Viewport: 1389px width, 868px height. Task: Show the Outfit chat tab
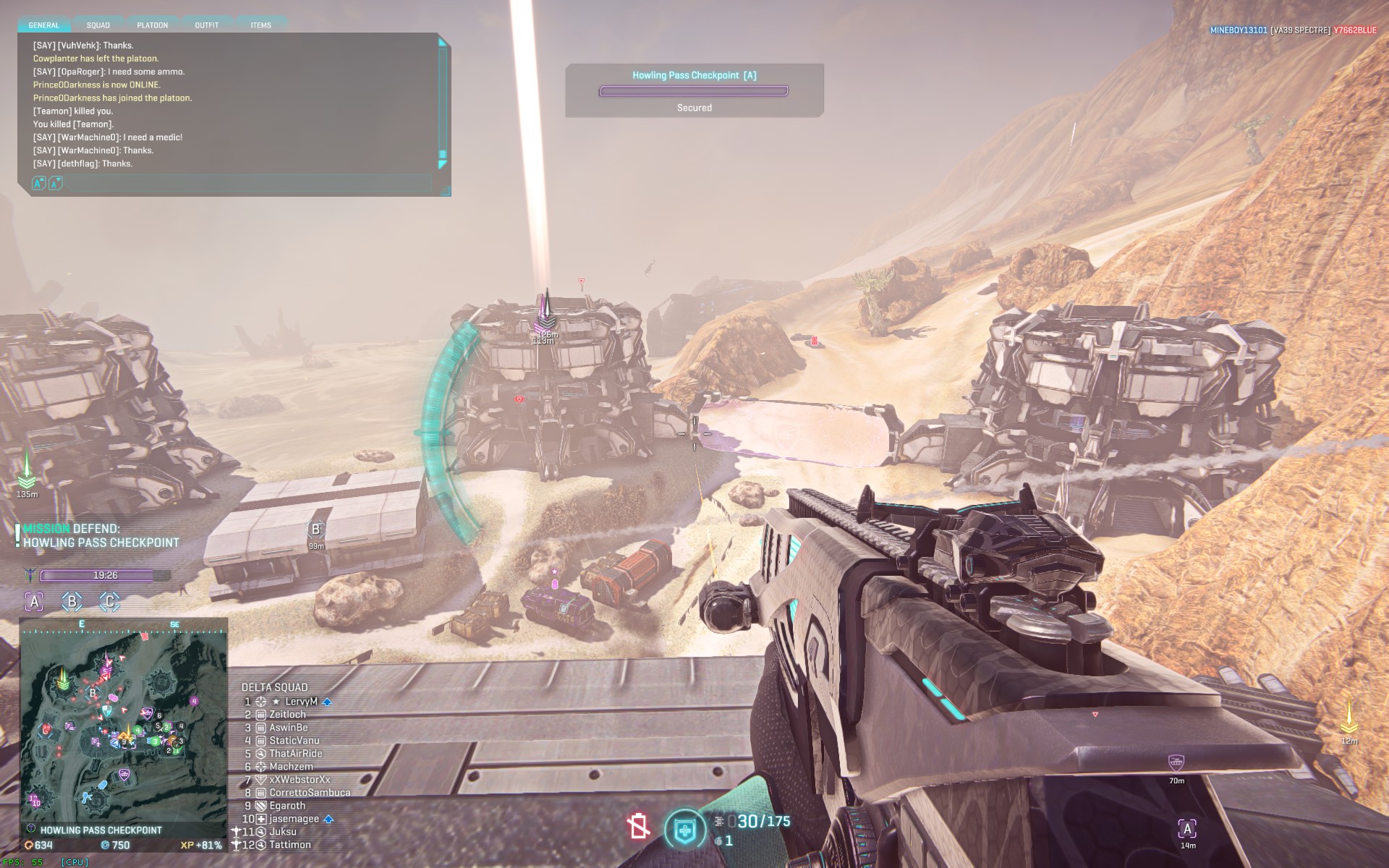pyautogui.click(x=206, y=25)
